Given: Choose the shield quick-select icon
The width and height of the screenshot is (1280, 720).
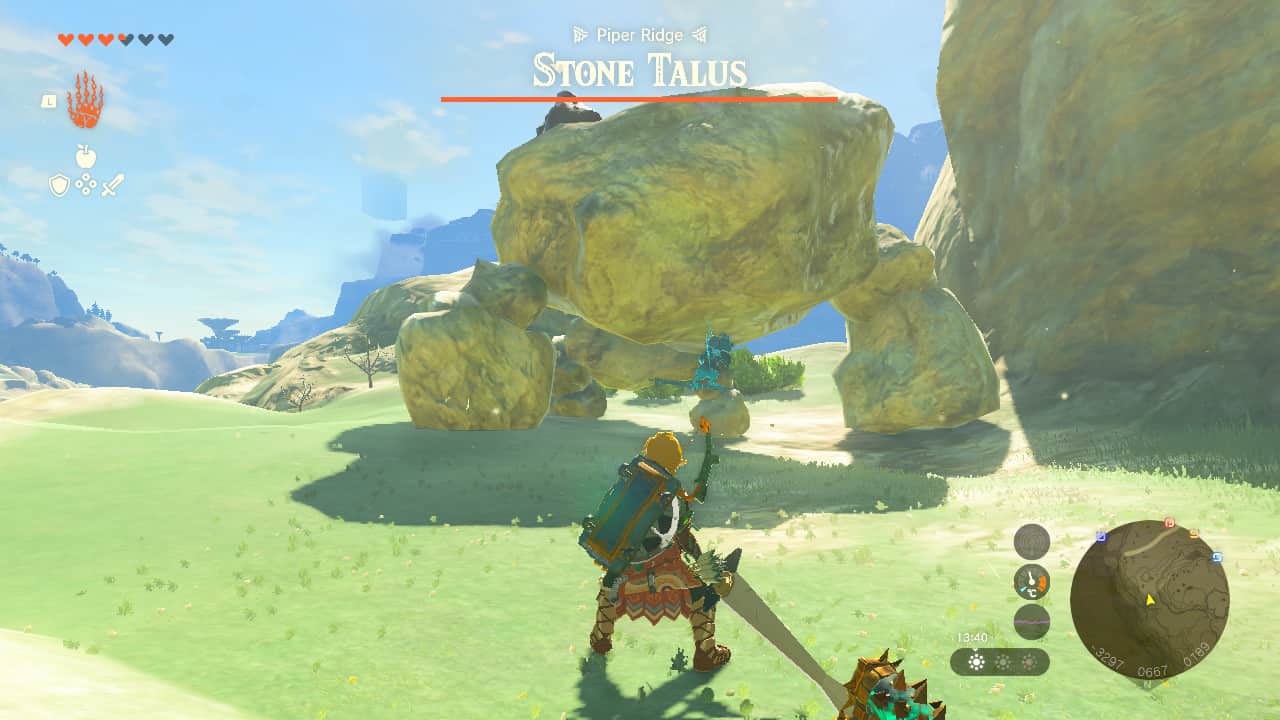Looking at the screenshot, I should pos(60,185).
